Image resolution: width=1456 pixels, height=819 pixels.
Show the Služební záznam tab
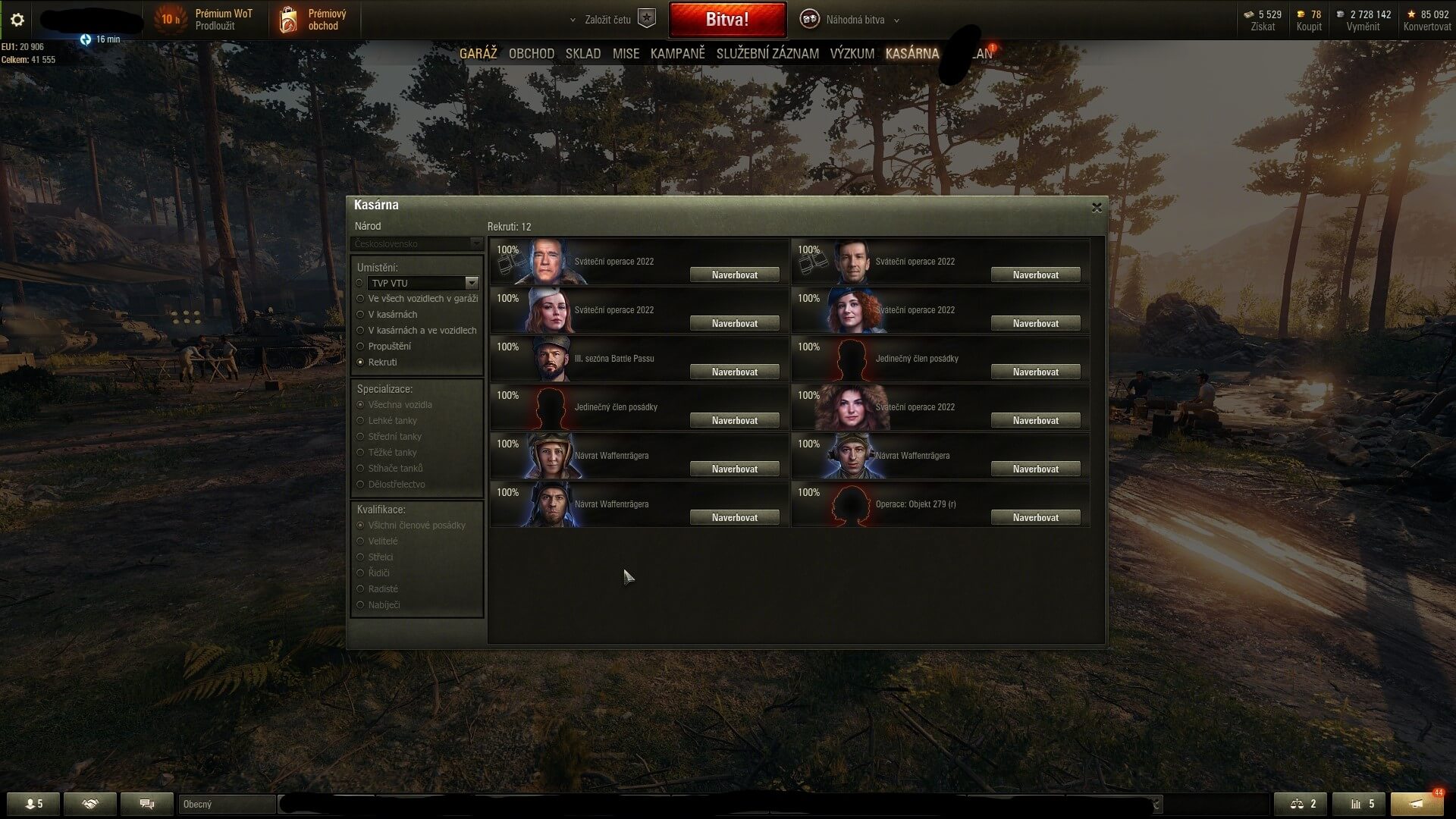[x=767, y=54]
